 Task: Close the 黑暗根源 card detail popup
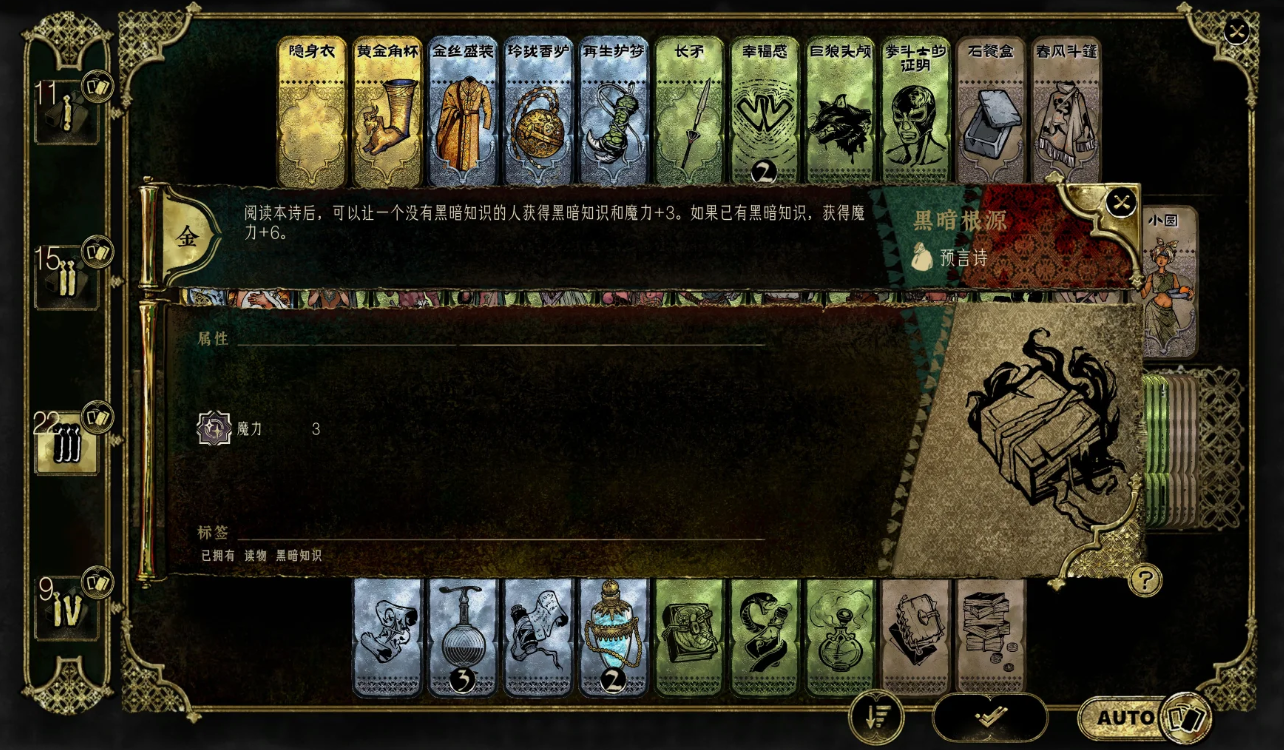coord(1122,203)
